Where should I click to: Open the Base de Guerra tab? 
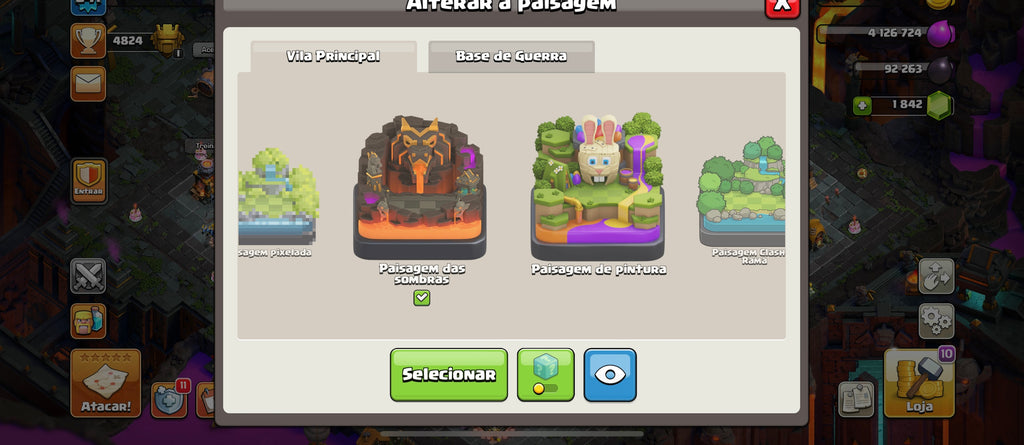[511, 56]
